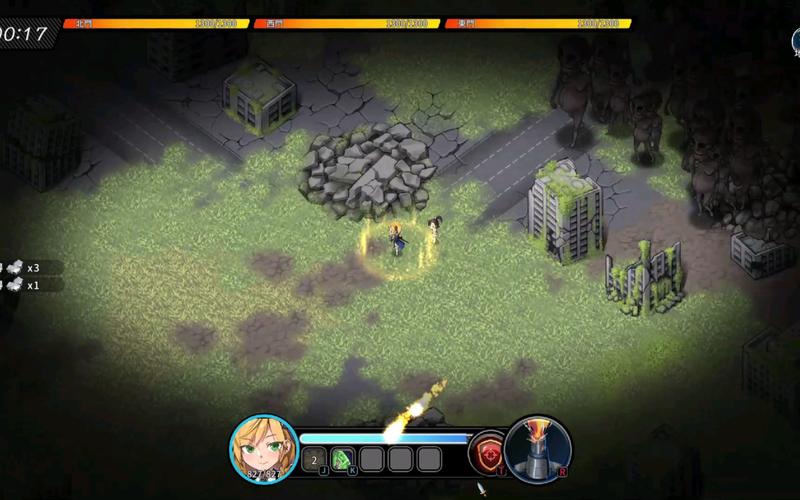Use the green crystal item slot

click(343, 459)
